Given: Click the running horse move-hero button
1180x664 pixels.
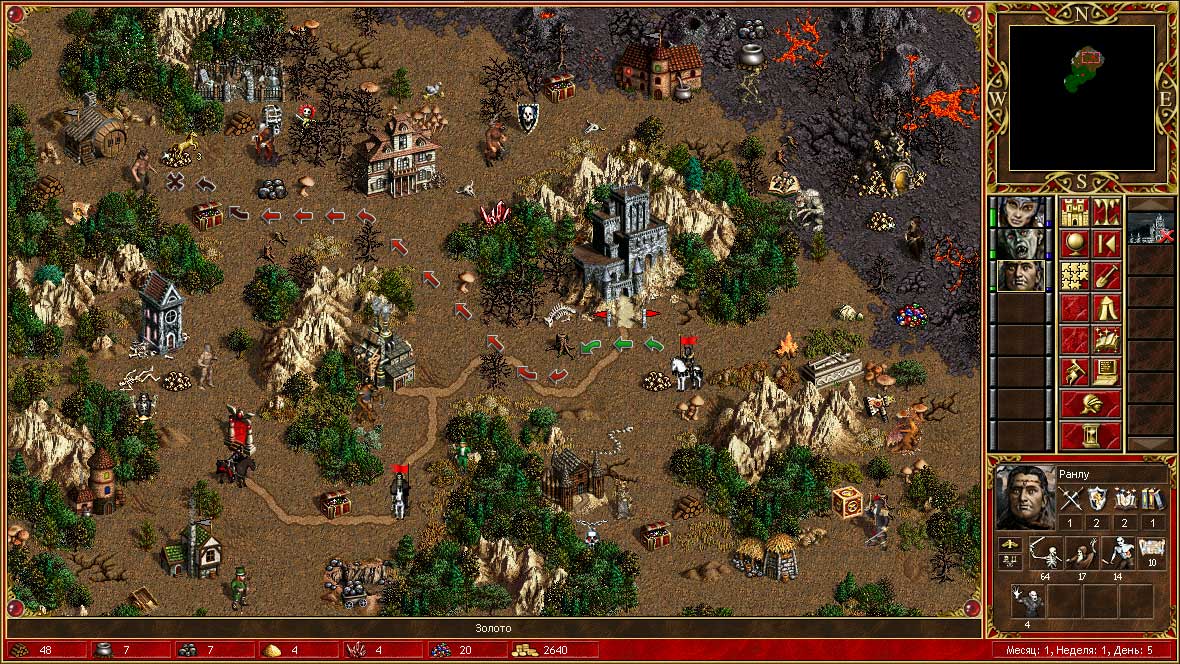Looking at the screenshot, I should click(x=1074, y=371).
